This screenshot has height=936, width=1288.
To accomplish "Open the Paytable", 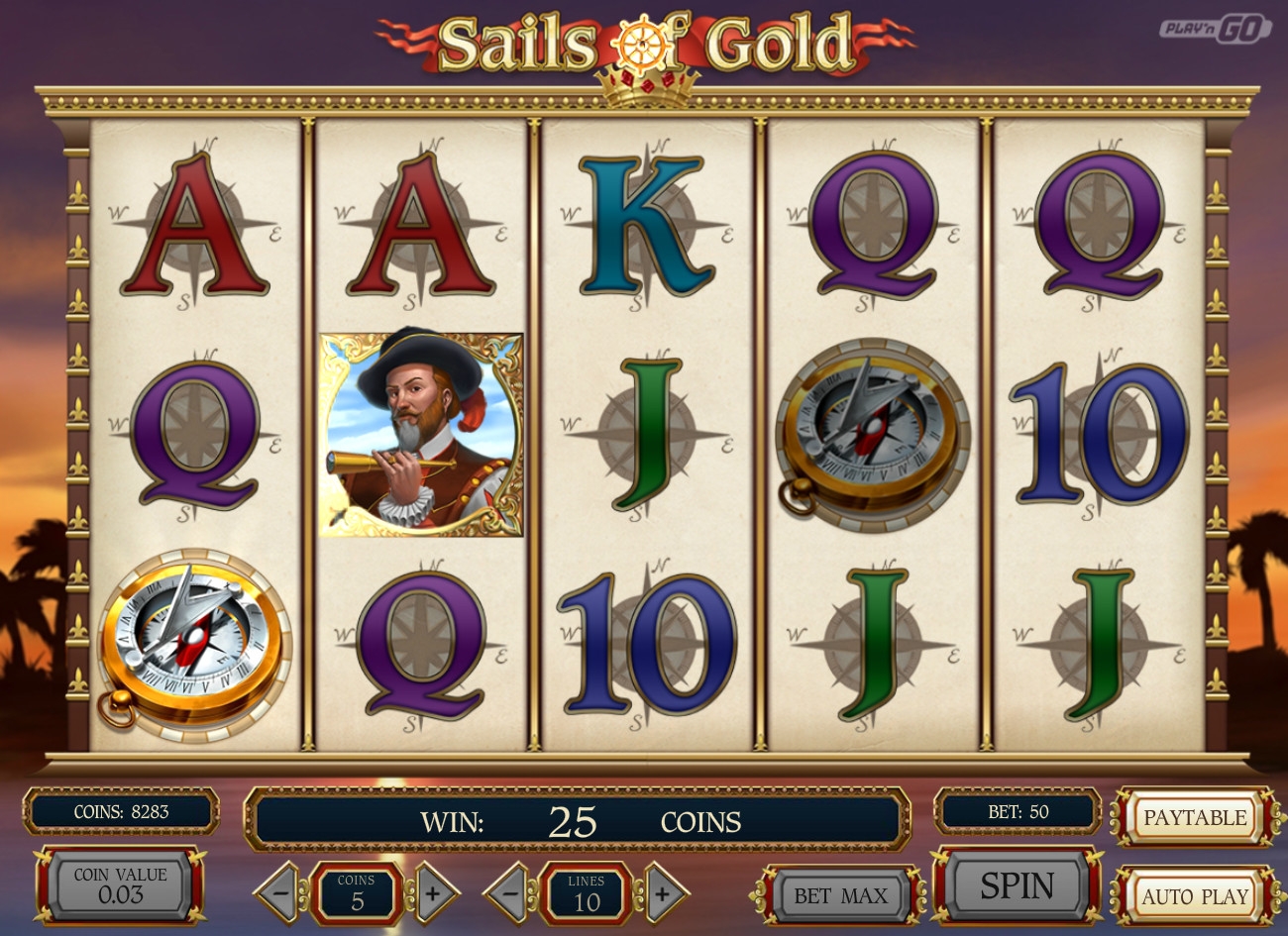I will tap(1194, 817).
